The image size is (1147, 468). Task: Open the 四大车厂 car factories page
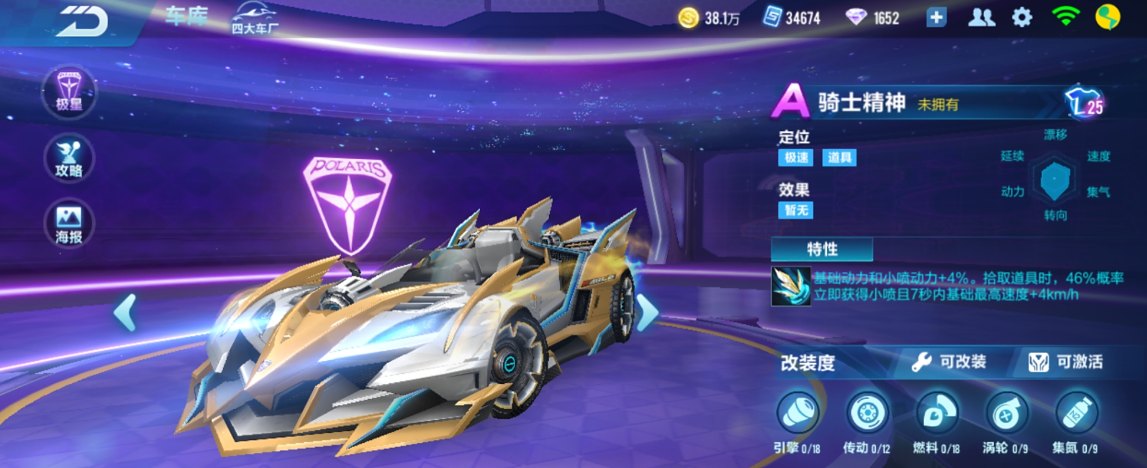tap(256, 18)
